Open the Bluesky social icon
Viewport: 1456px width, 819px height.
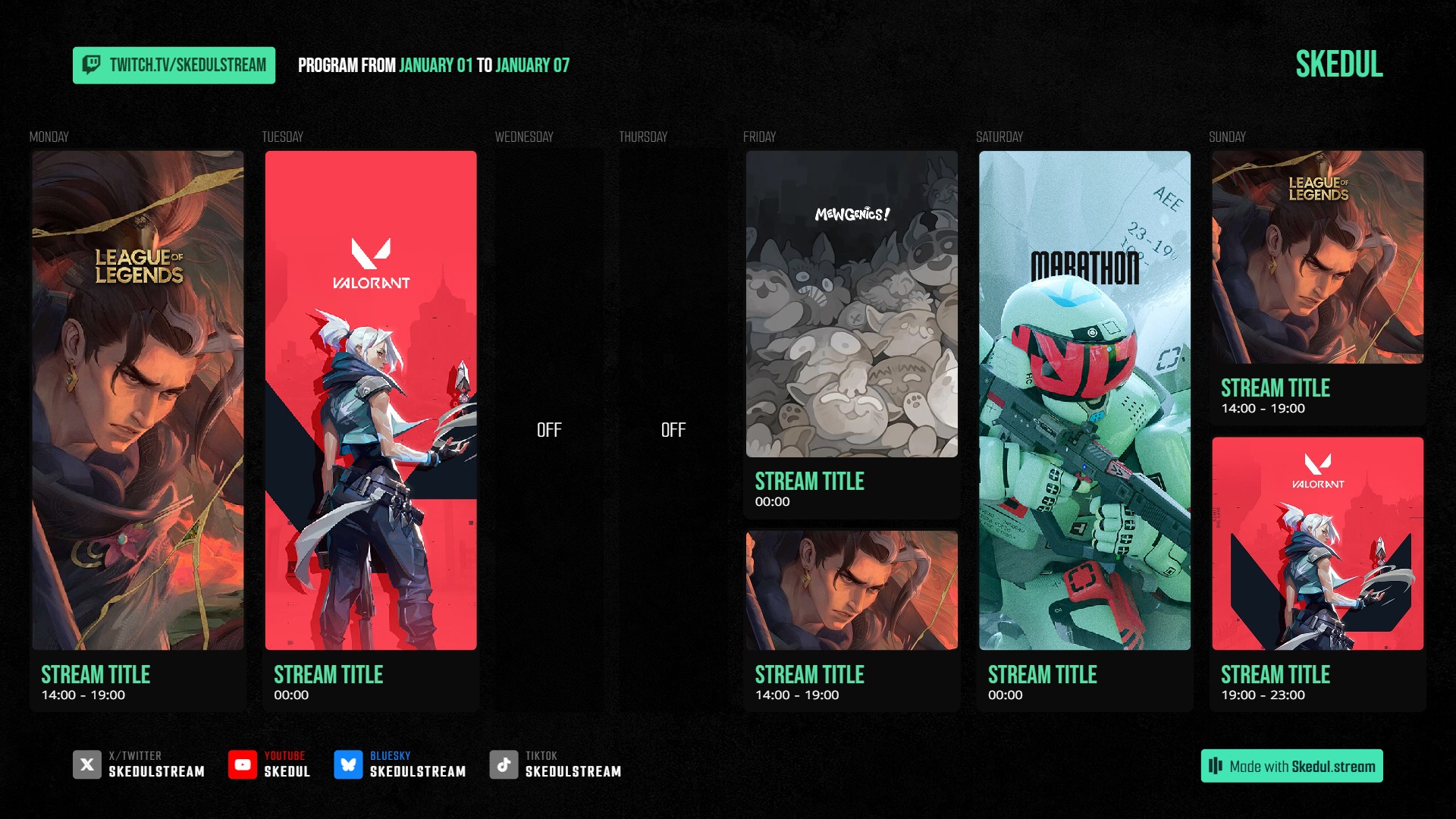[x=348, y=764]
